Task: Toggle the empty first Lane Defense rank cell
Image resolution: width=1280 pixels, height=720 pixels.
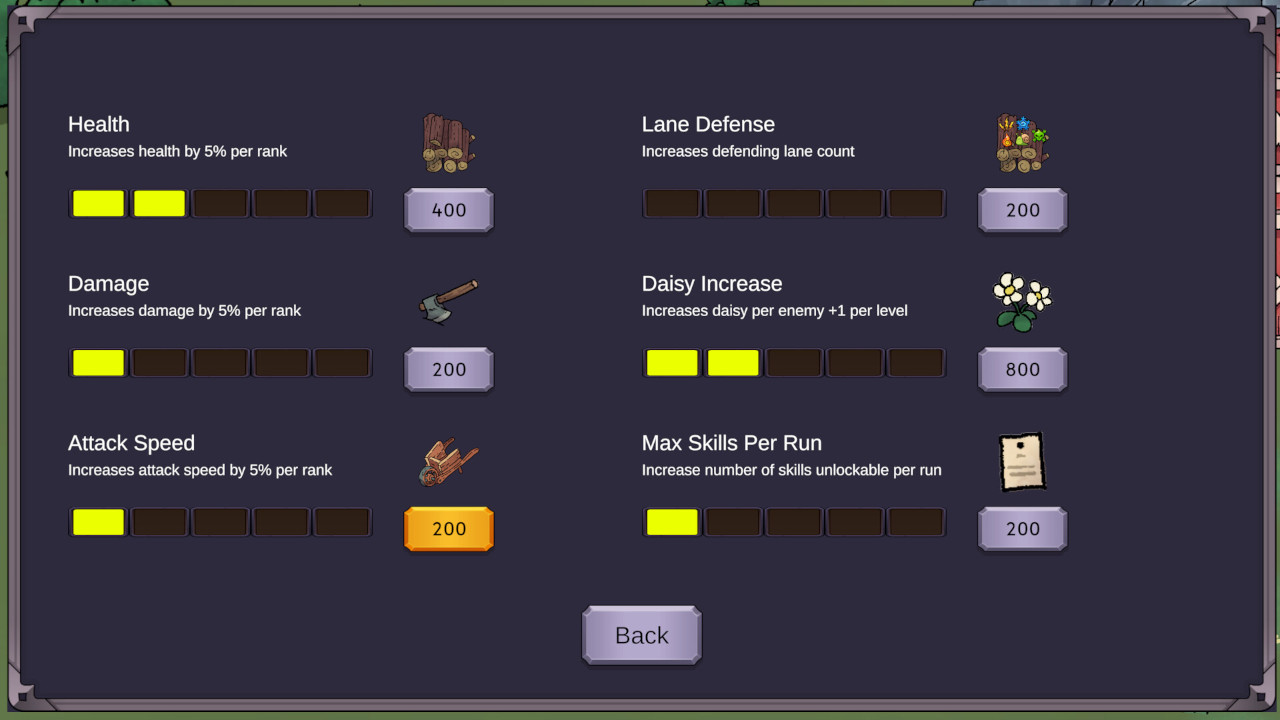Action: click(x=671, y=203)
